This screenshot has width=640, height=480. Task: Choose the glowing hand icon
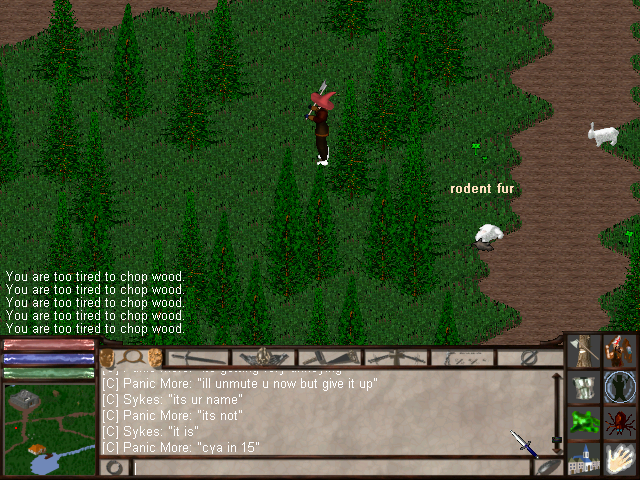[x=620, y=458]
